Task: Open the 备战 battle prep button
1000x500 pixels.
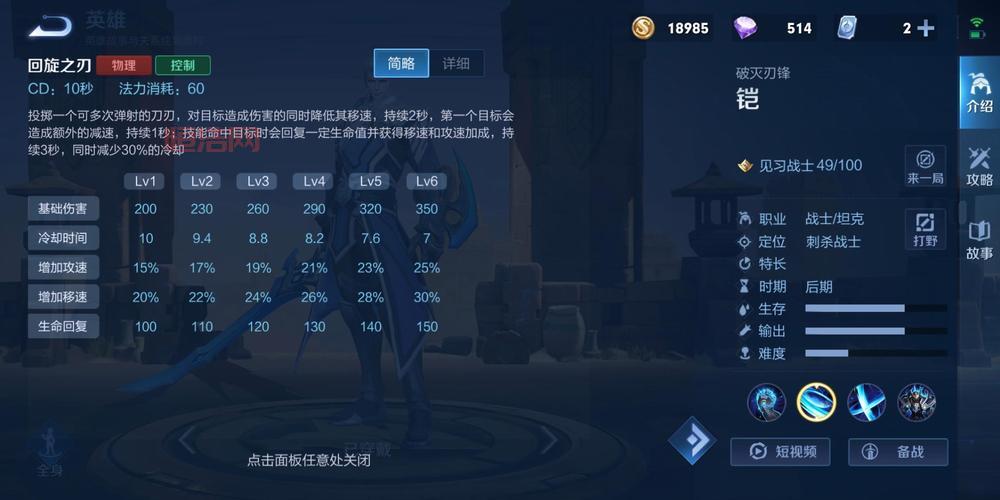Action: [898, 452]
